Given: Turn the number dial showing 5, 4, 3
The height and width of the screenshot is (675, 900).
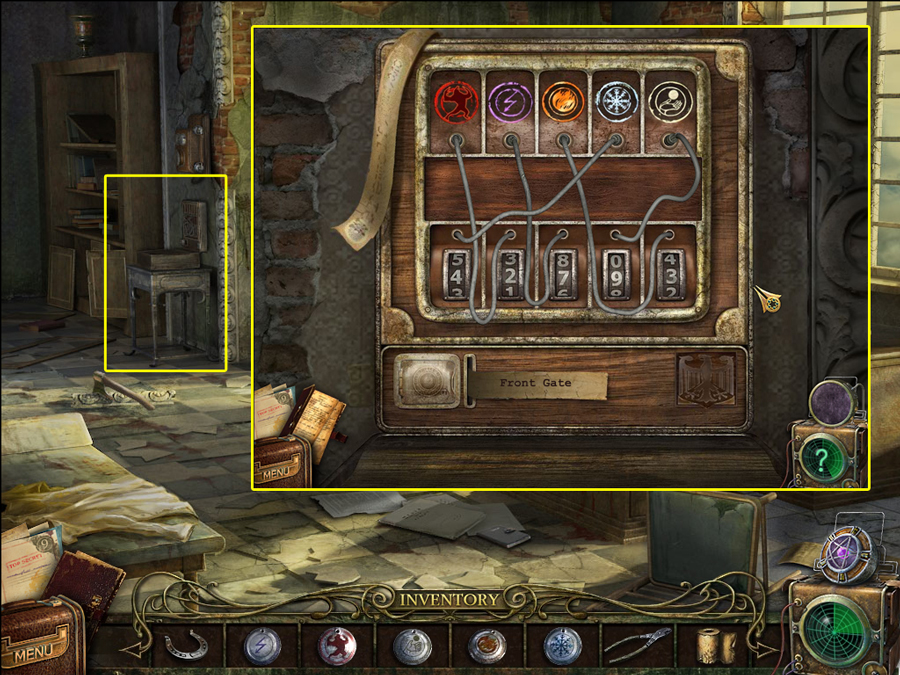Looking at the screenshot, I should [x=457, y=273].
